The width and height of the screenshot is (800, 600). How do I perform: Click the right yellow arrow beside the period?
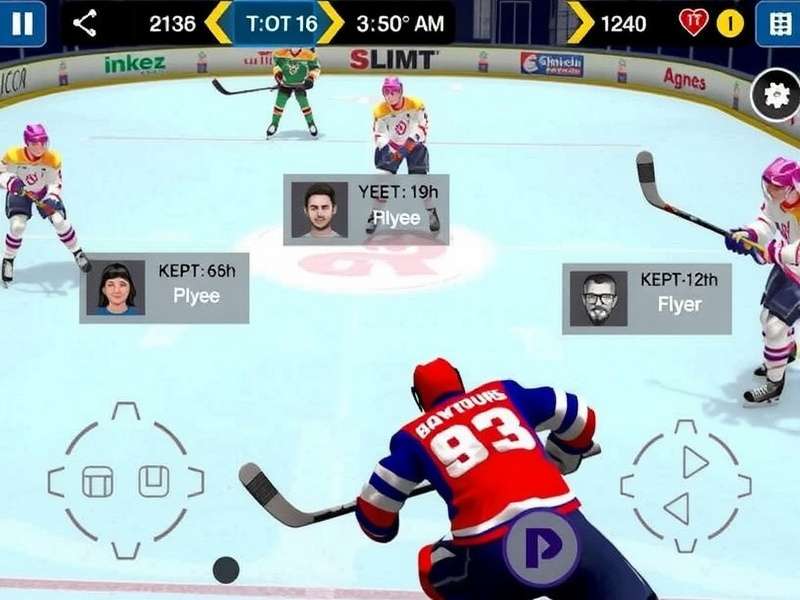[x=331, y=23]
